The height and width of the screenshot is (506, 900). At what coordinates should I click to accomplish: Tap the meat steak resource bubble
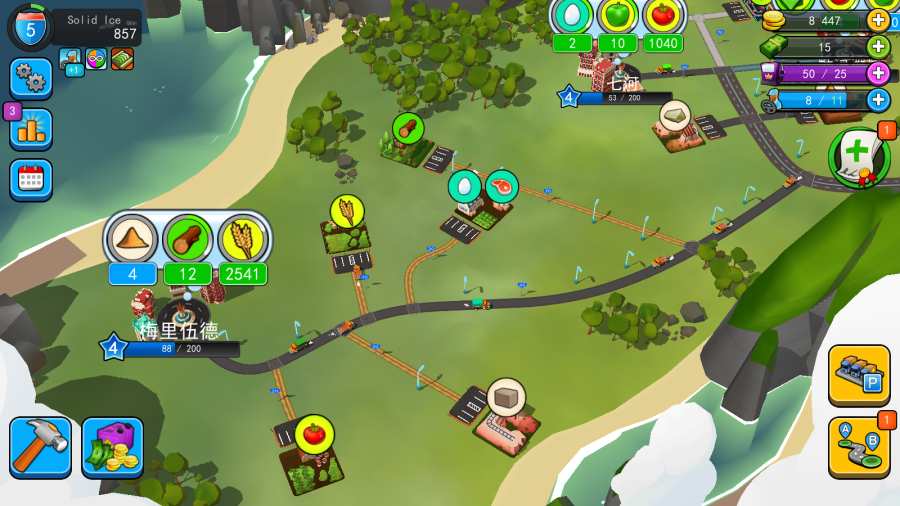pyautogui.click(x=502, y=186)
